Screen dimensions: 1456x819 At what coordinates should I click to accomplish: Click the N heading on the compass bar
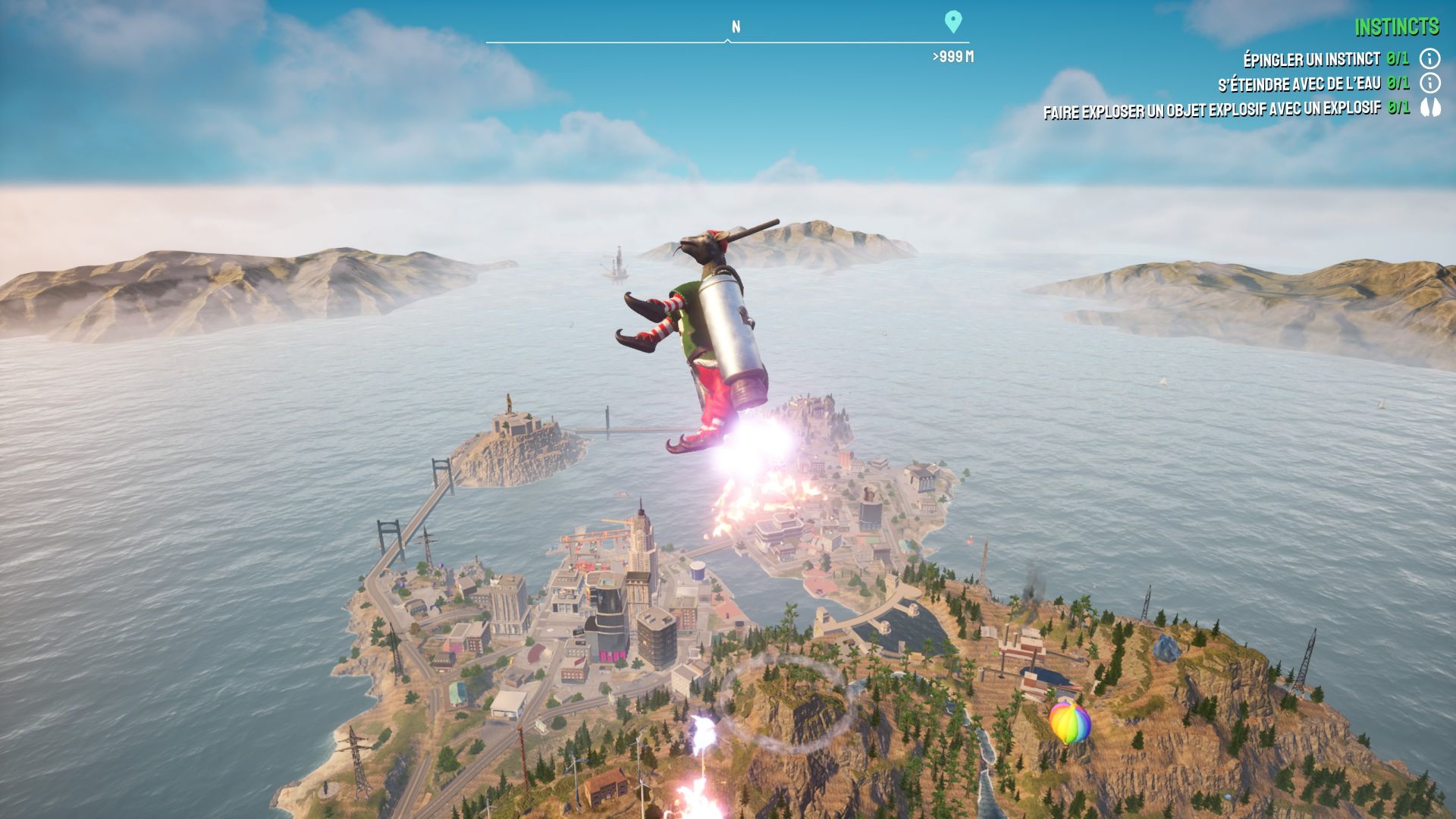[736, 27]
